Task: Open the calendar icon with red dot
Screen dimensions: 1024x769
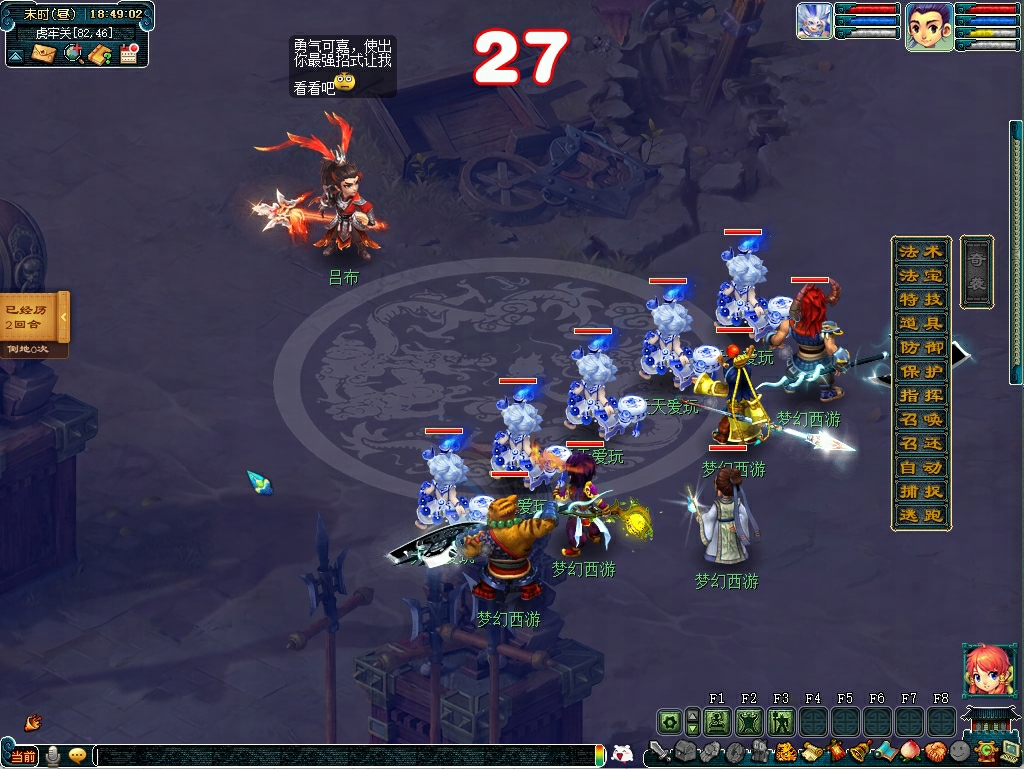Action: point(128,54)
